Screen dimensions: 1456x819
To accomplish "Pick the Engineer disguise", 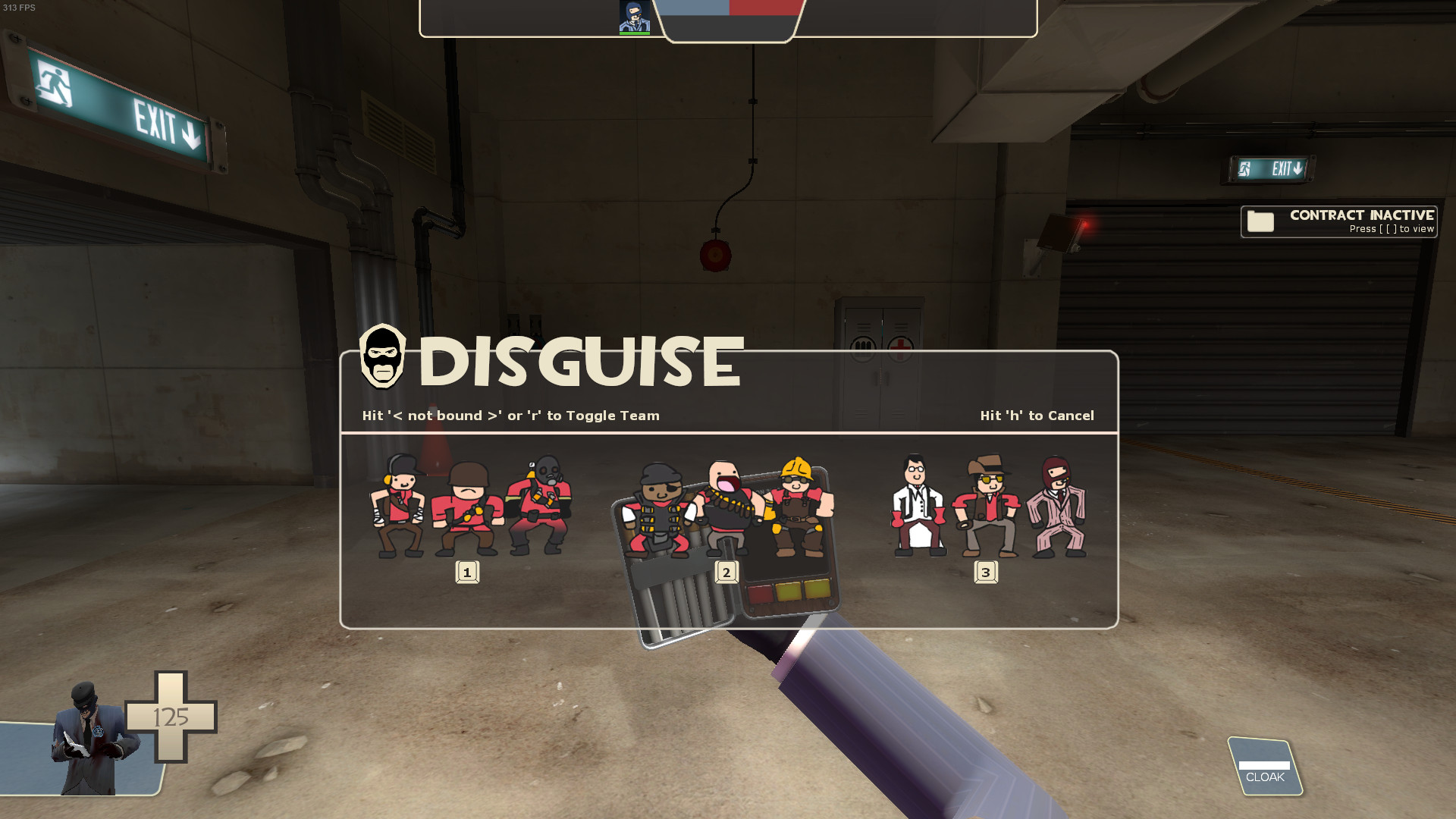I will click(800, 504).
